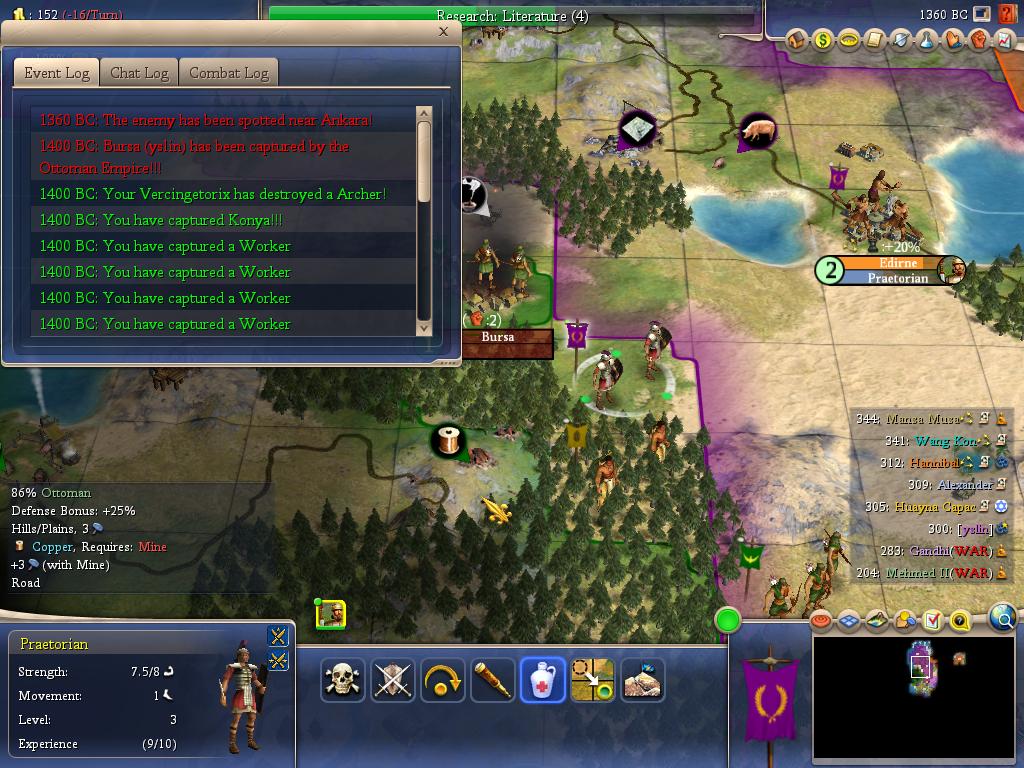Click the minimap
The width and height of the screenshot is (1024, 768).
(916, 696)
